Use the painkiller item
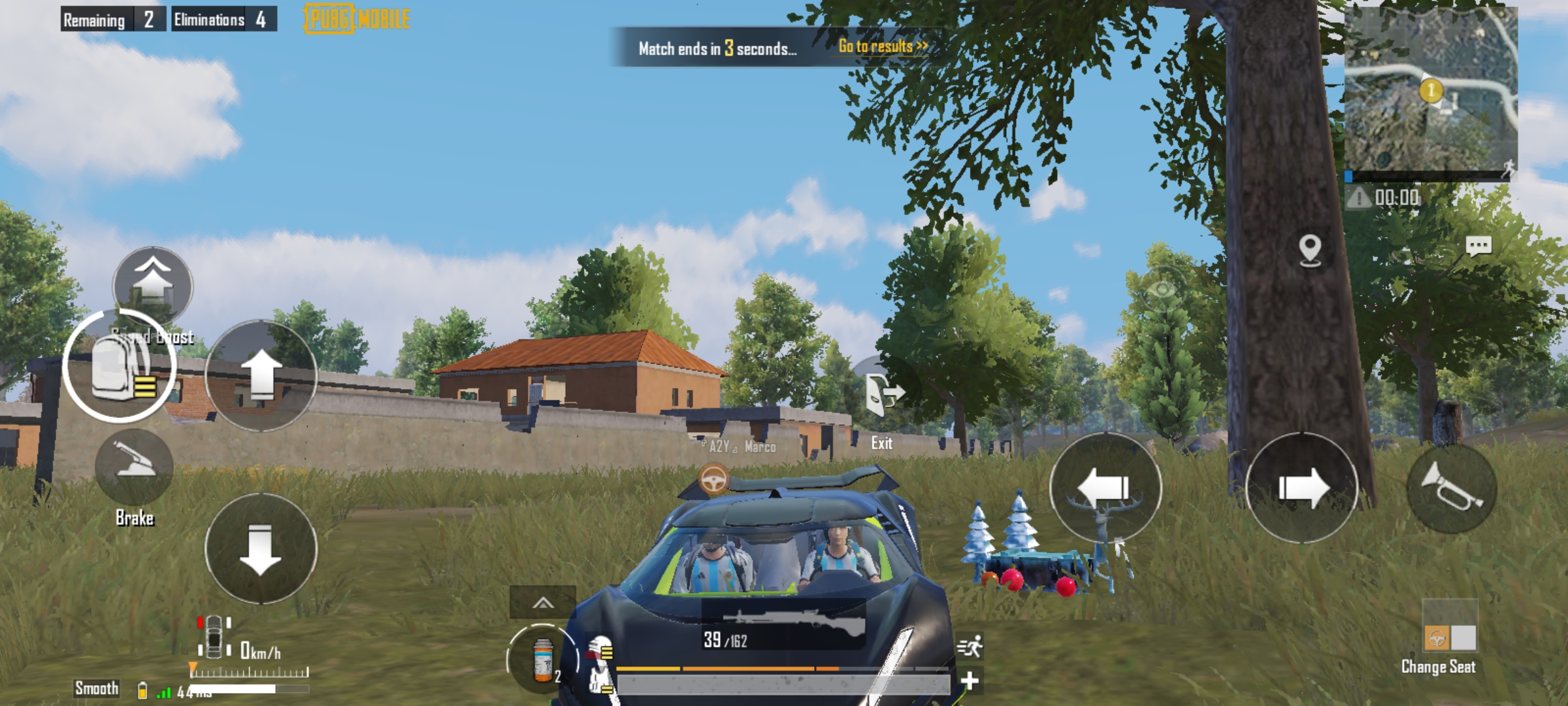This screenshot has height=706, width=1568. [x=542, y=660]
